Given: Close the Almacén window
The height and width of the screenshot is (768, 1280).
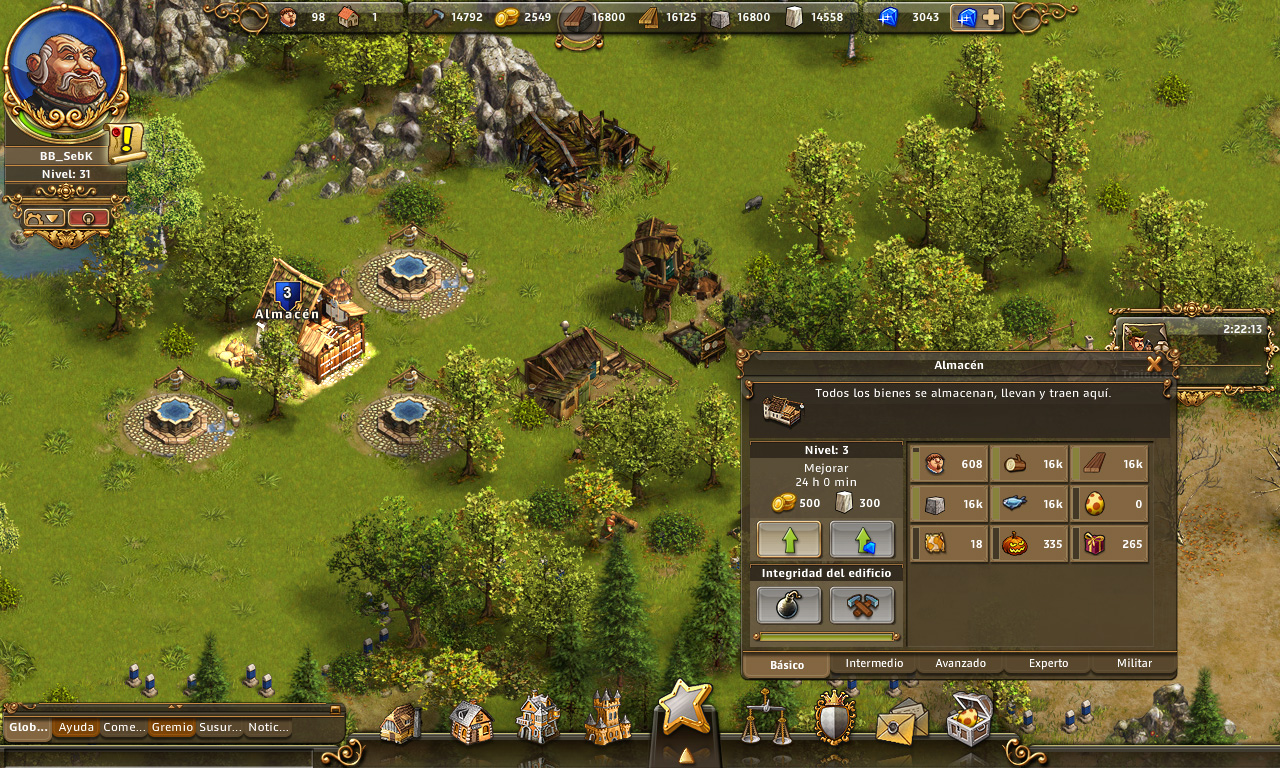Looking at the screenshot, I should 1154,365.
